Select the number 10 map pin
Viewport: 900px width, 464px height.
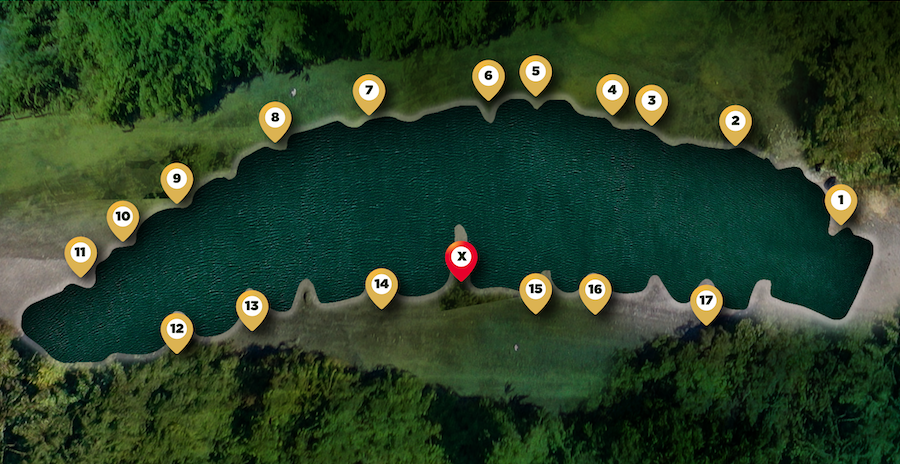coord(123,216)
